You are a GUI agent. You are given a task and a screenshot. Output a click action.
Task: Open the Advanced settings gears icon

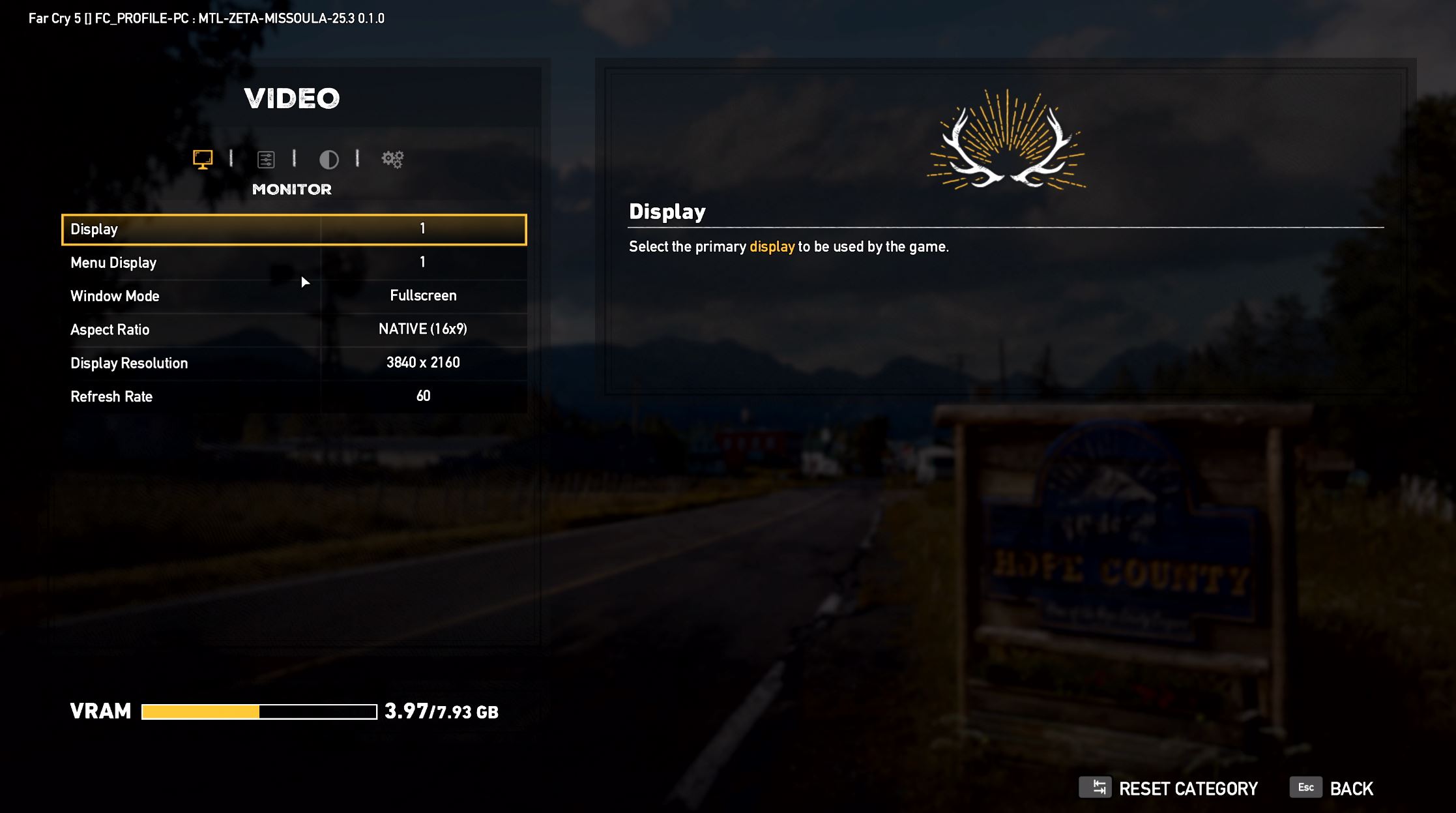[x=392, y=158]
